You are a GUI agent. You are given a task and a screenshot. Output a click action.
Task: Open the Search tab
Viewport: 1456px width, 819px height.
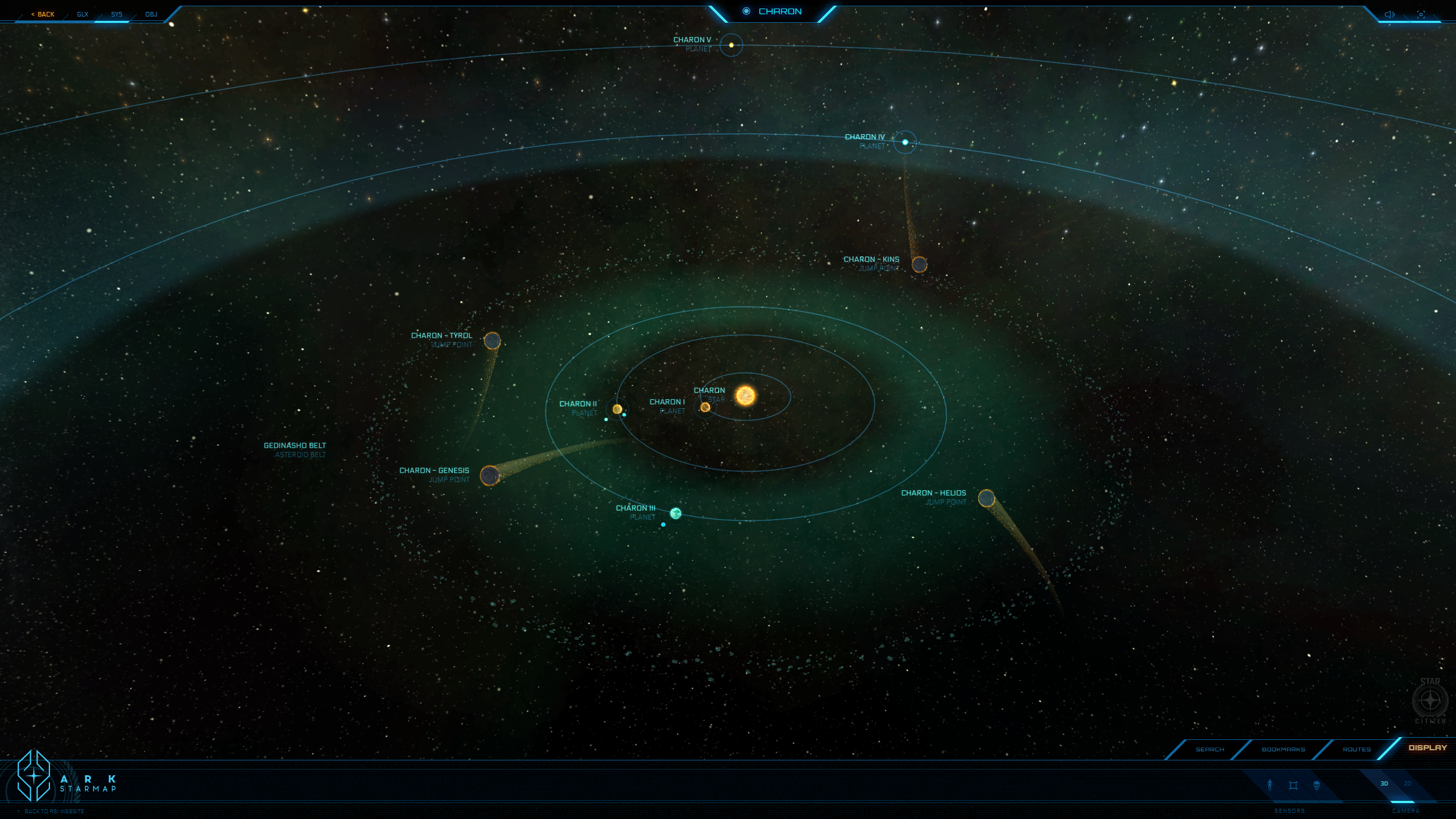(x=1210, y=749)
